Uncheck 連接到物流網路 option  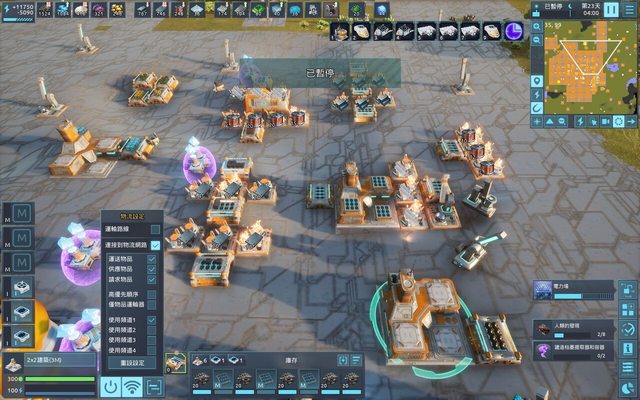[x=155, y=245]
